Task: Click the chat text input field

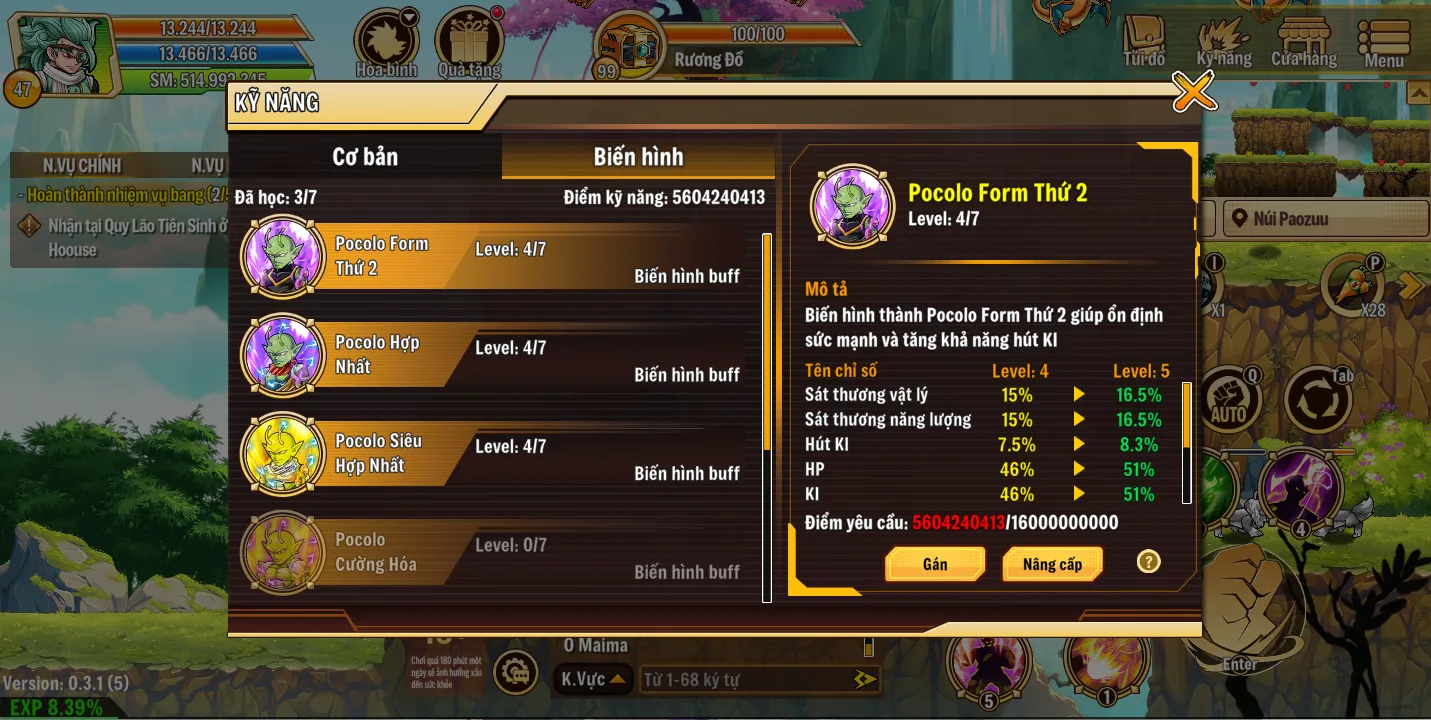Action: point(745,680)
